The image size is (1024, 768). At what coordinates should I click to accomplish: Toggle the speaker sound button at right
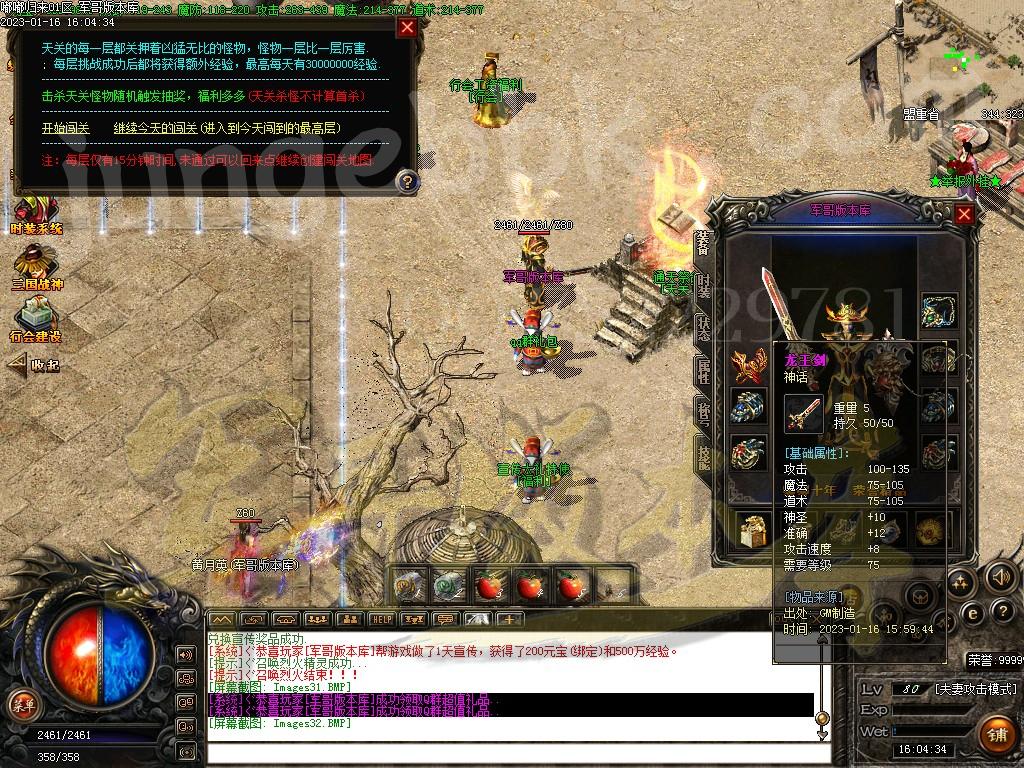(1000, 577)
